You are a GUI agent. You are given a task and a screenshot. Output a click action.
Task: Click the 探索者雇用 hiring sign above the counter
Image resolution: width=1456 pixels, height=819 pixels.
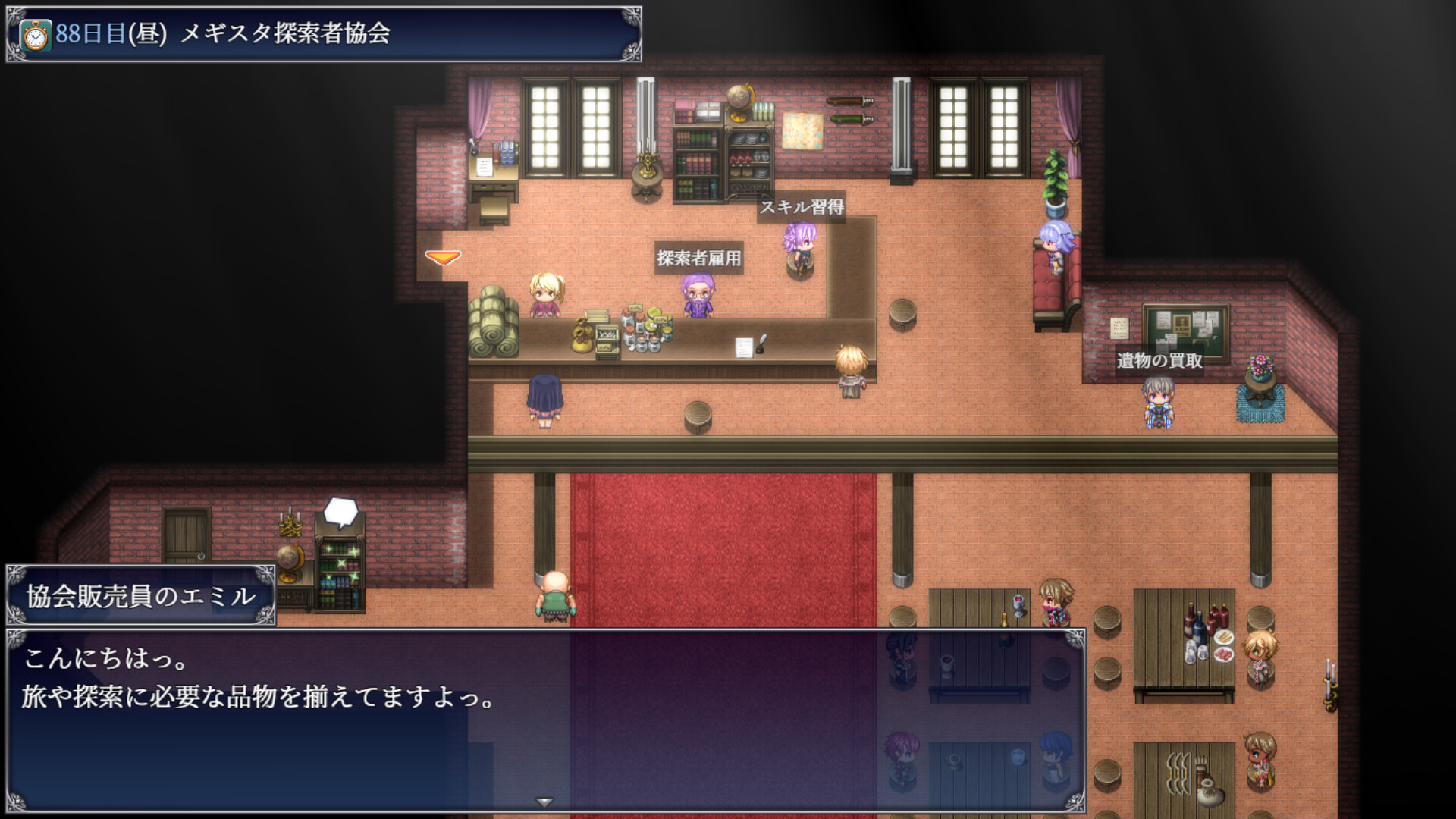coord(698,258)
